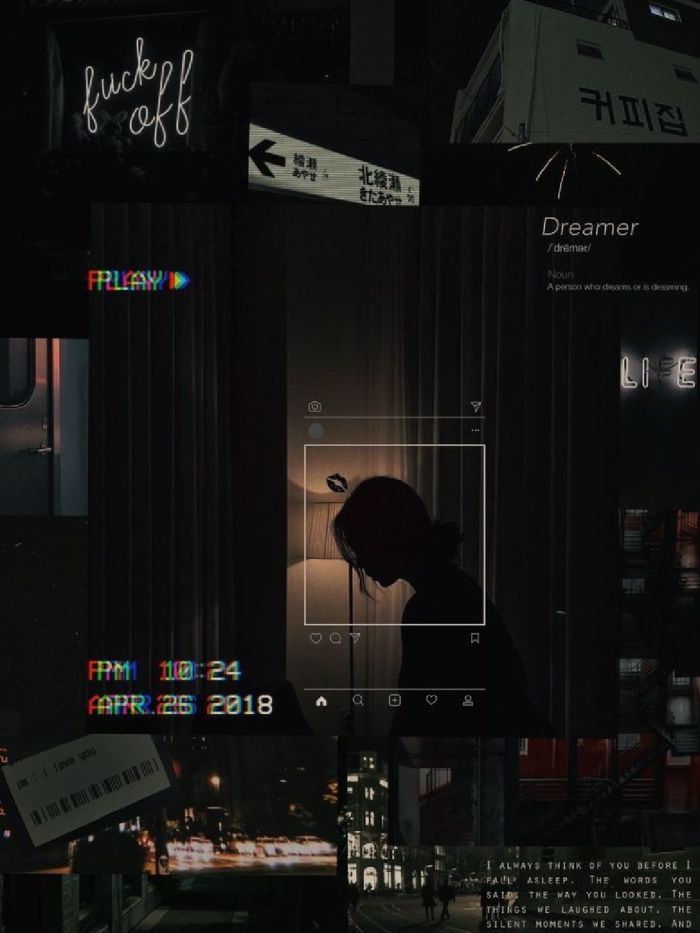Save the post with the bookmark icon
Screen dimensions: 700x933
[475, 638]
